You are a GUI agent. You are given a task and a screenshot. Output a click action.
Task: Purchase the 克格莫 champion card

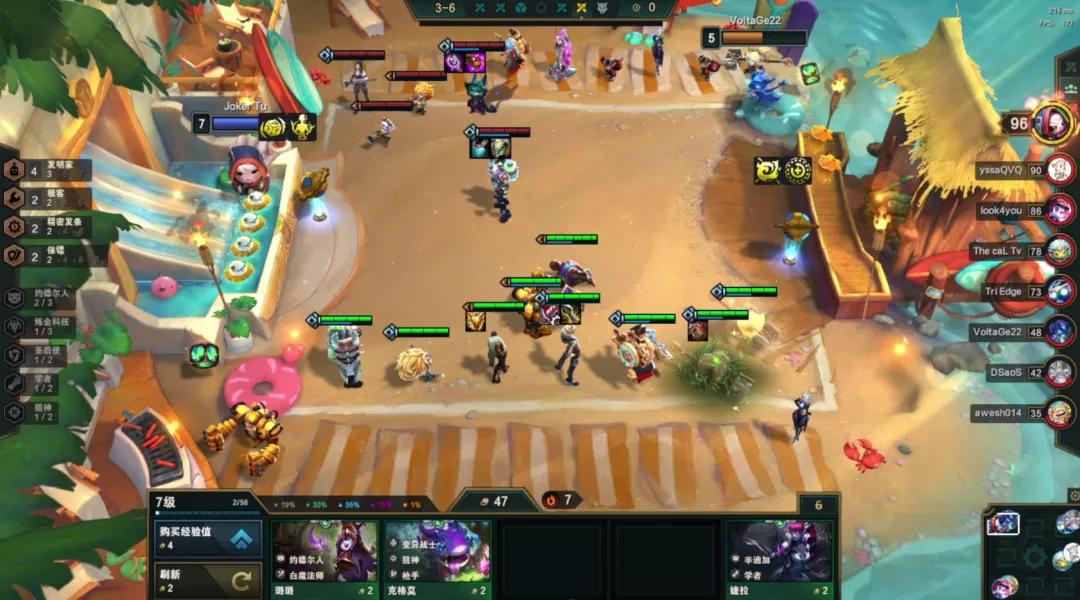click(438, 558)
